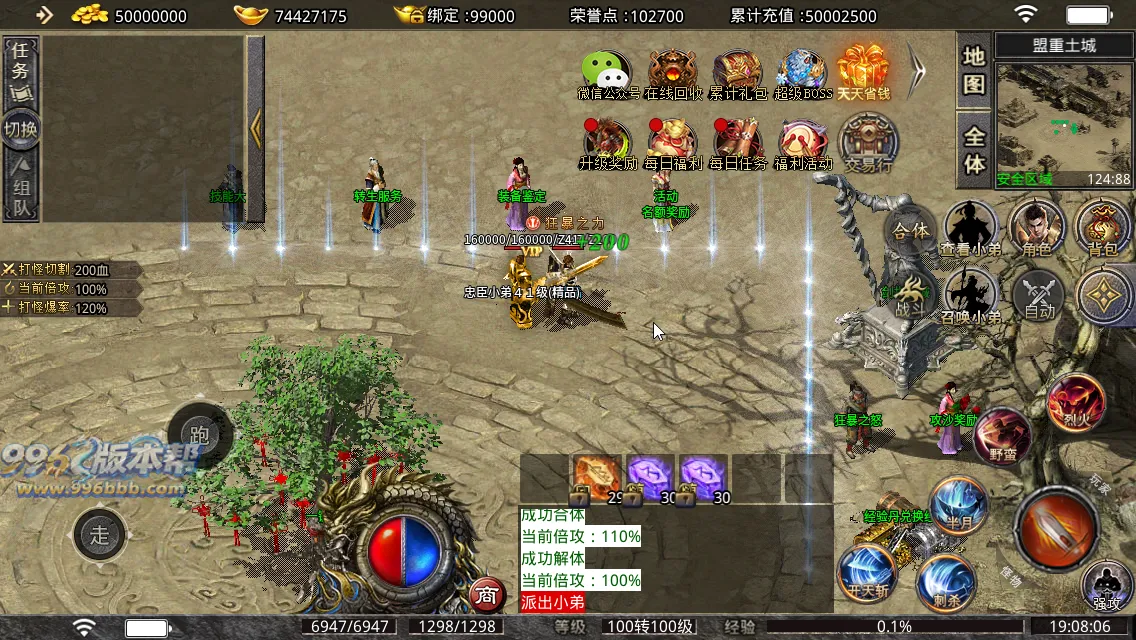Open the 地图 map tab

[x=974, y=70]
